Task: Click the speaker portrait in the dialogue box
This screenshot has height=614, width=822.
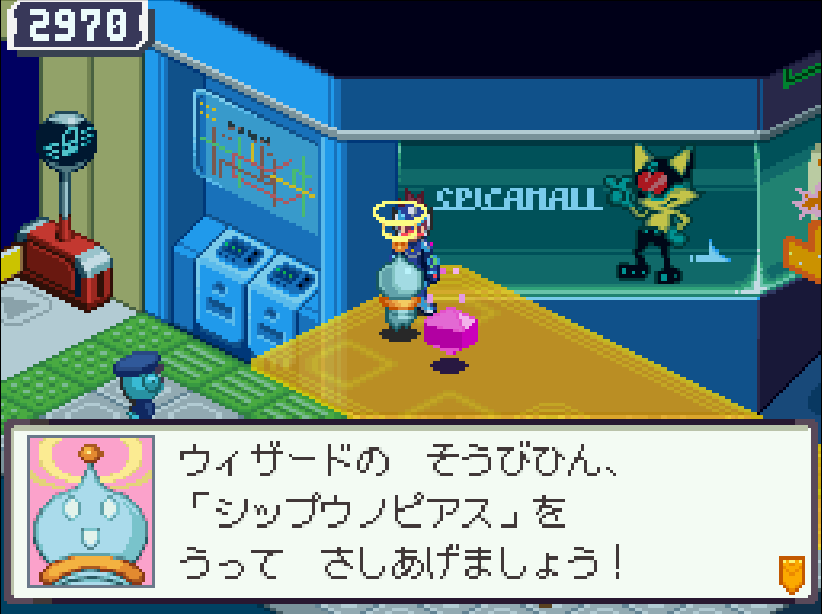Action: coord(91,514)
